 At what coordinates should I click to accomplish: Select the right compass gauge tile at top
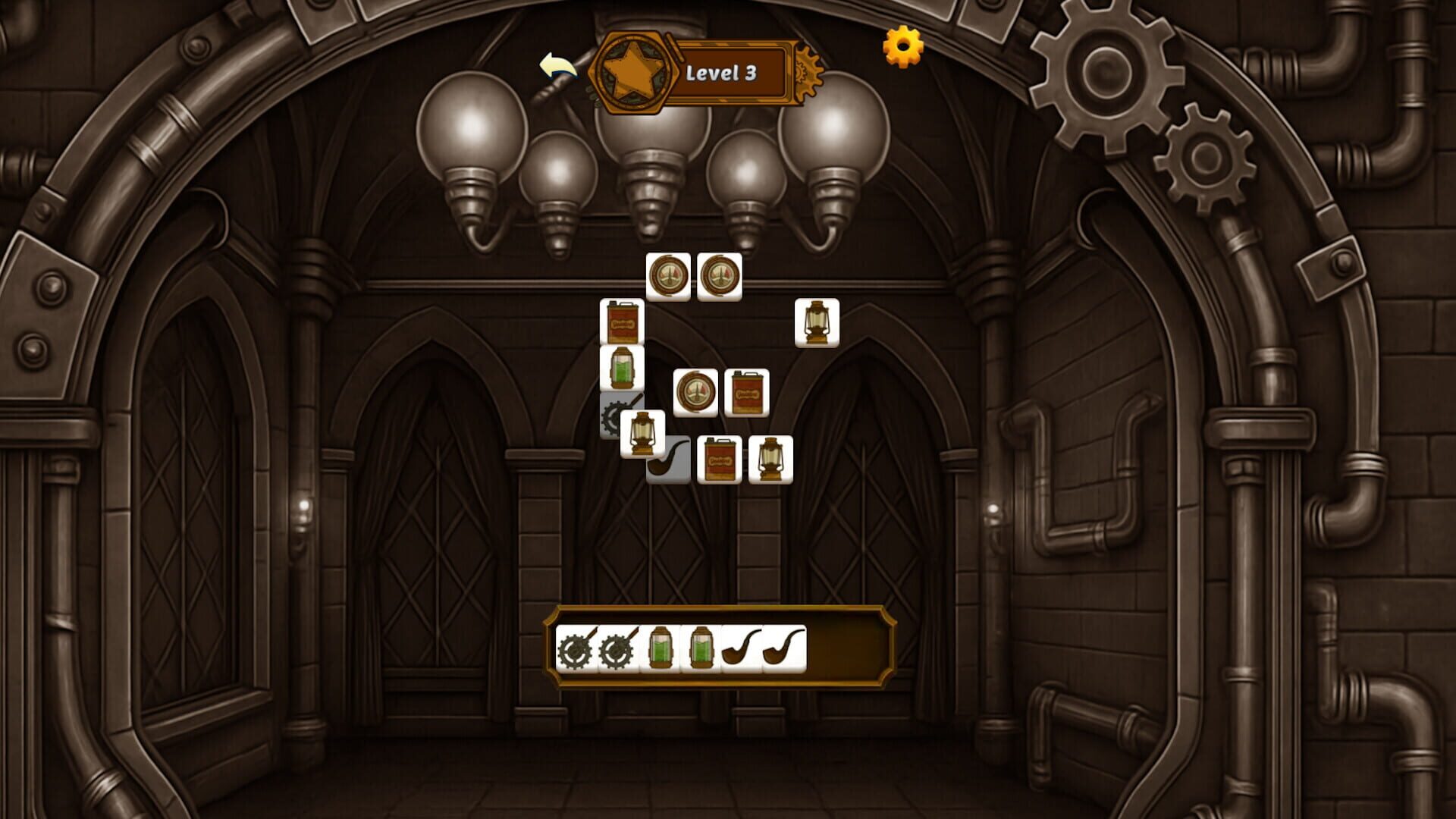[x=719, y=275]
